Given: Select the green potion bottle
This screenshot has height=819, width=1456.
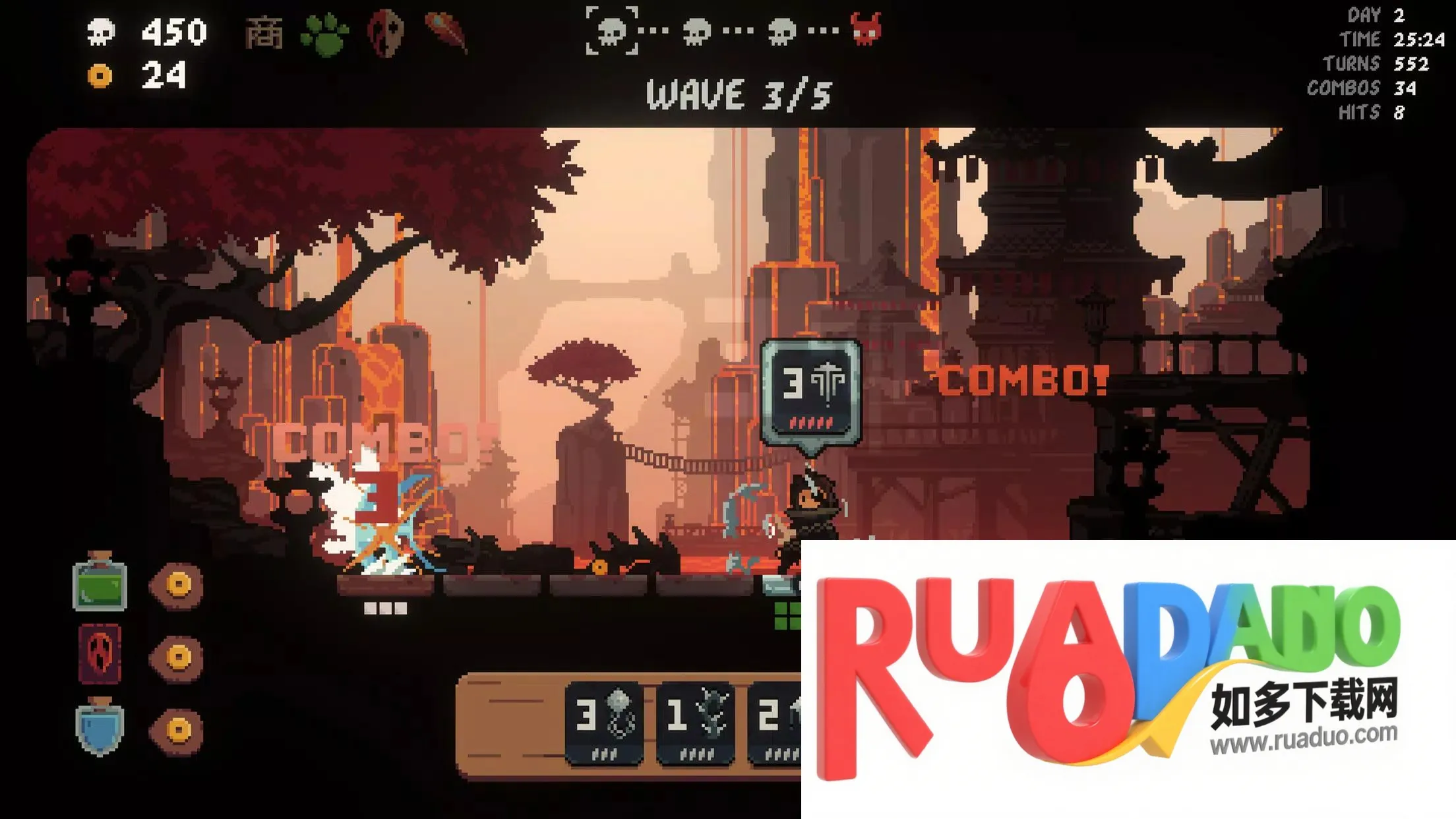Looking at the screenshot, I should click(100, 583).
